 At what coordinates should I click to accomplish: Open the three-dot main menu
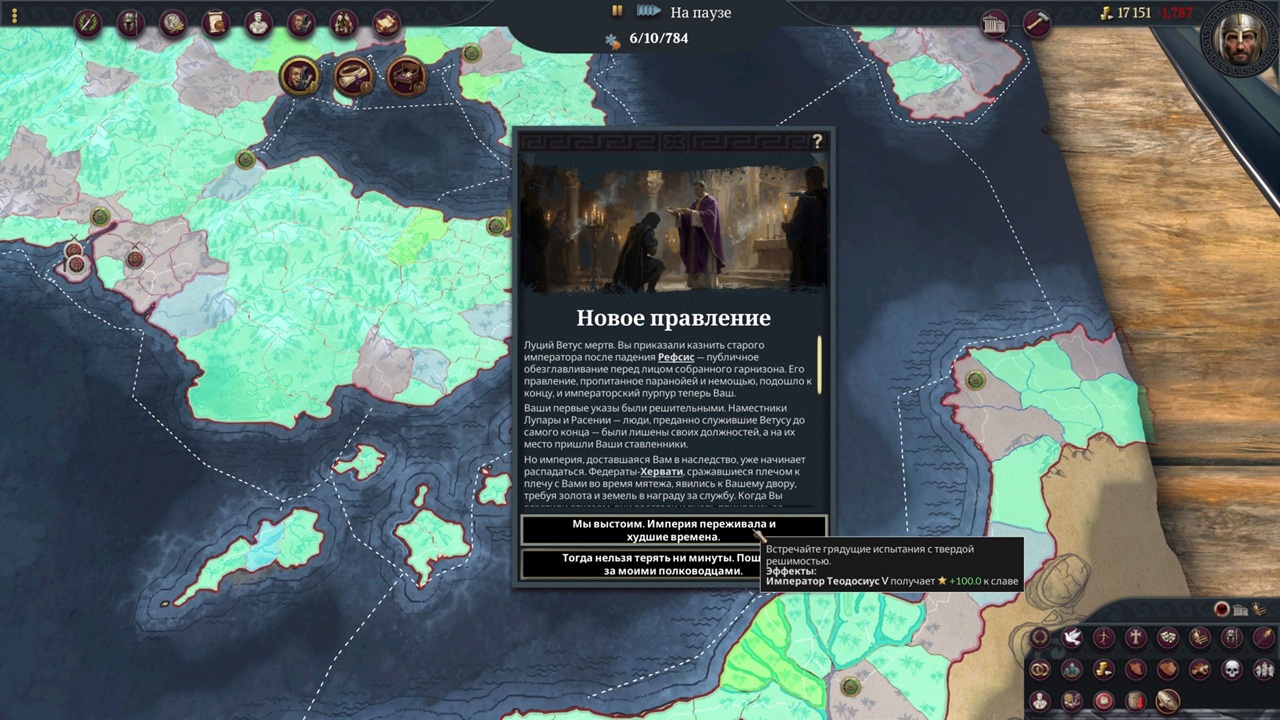point(14,16)
